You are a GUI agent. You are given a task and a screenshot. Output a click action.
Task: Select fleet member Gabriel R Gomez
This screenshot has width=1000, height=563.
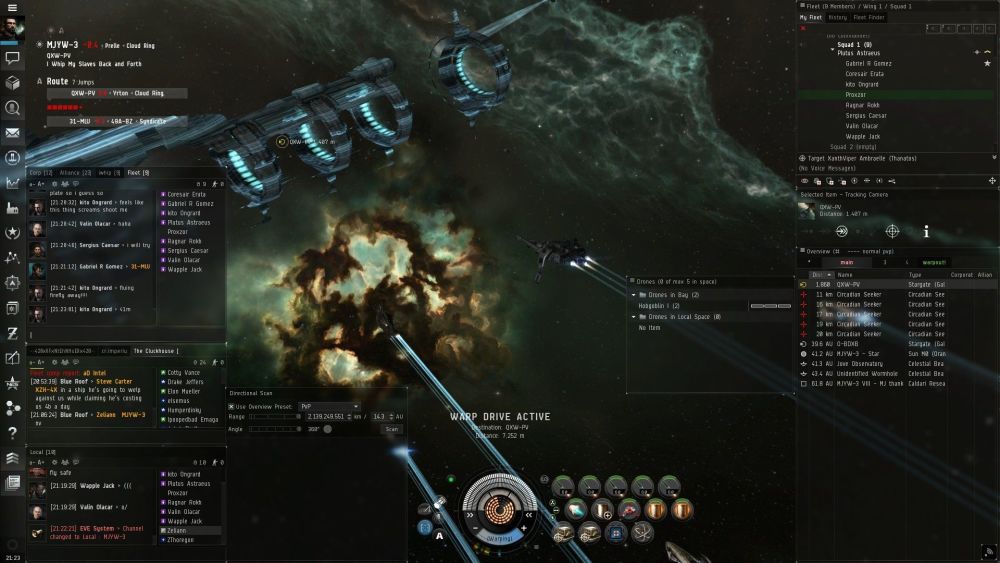tap(868, 63)
